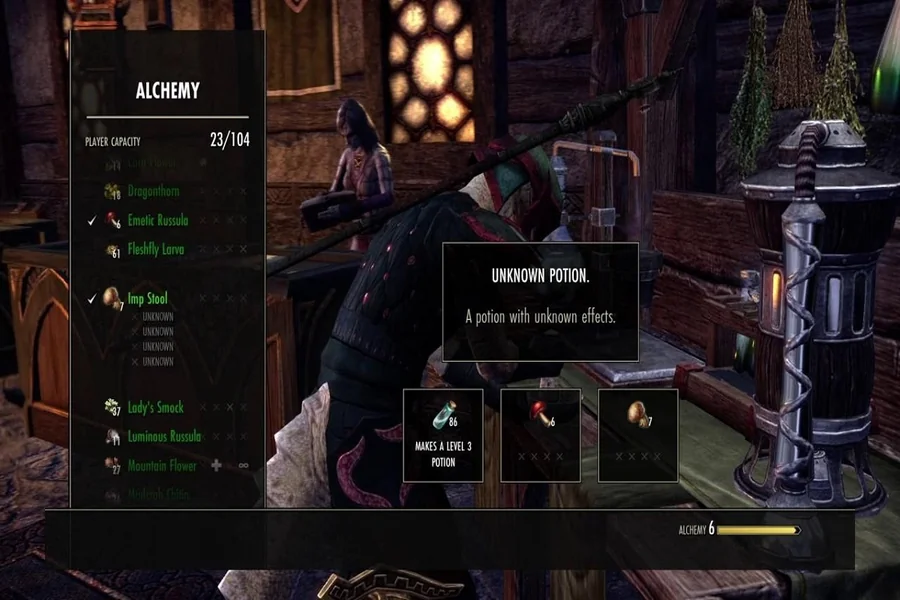900x600 pixels.
Task: Open the solvent slot making level 3 potion
Action: coord(442,434)
